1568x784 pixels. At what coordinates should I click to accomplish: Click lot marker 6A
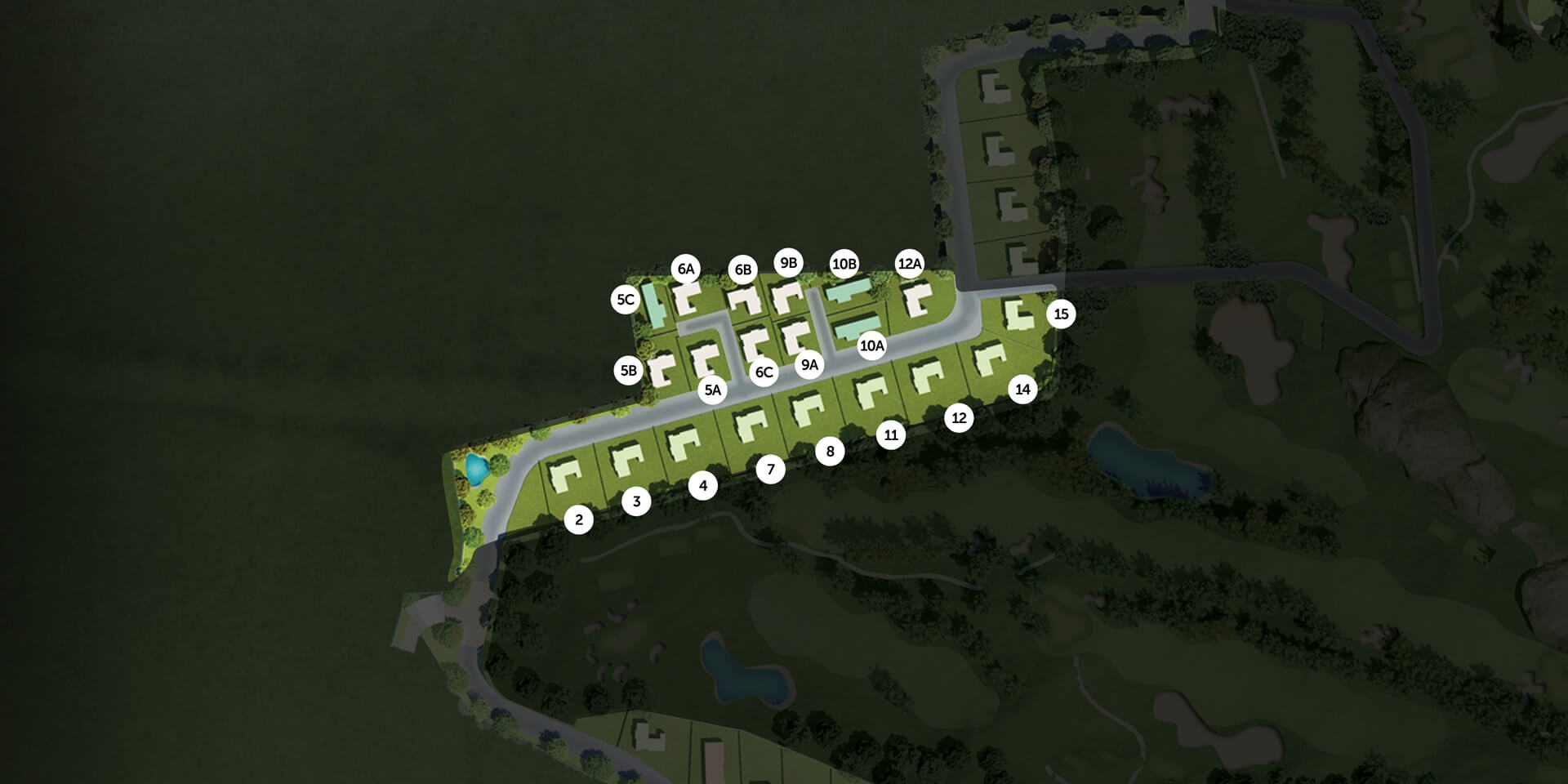(x=686, y=269)
